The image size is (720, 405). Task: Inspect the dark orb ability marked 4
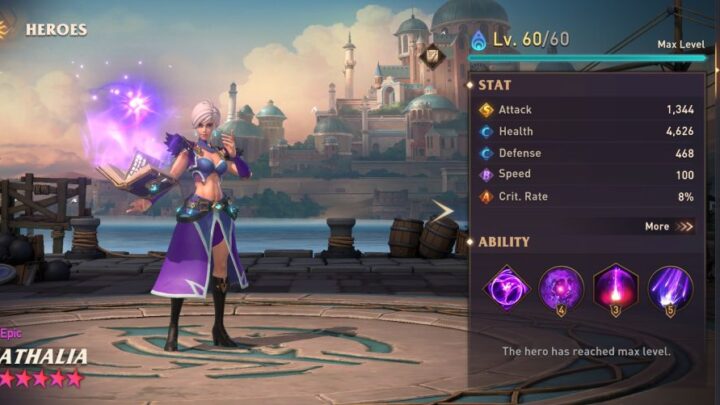561,288
